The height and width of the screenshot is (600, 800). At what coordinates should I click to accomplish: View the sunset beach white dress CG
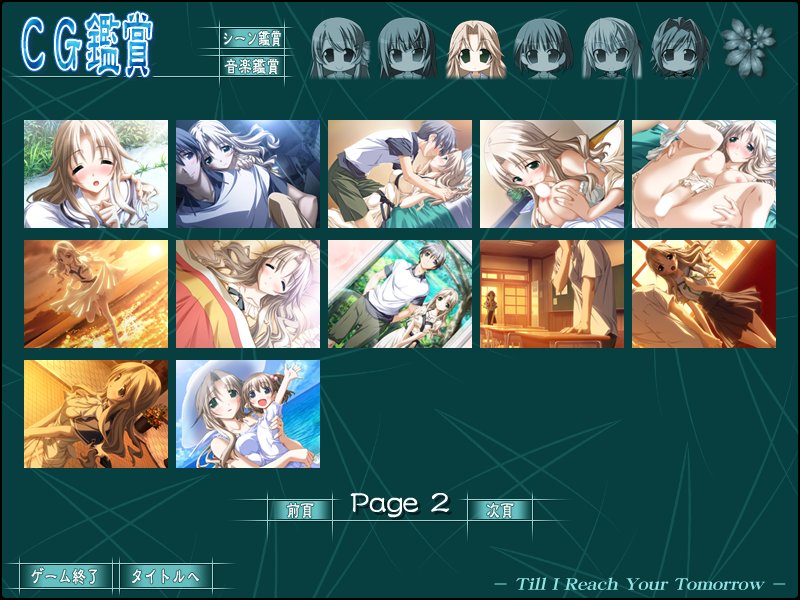(x=96, y=294)
